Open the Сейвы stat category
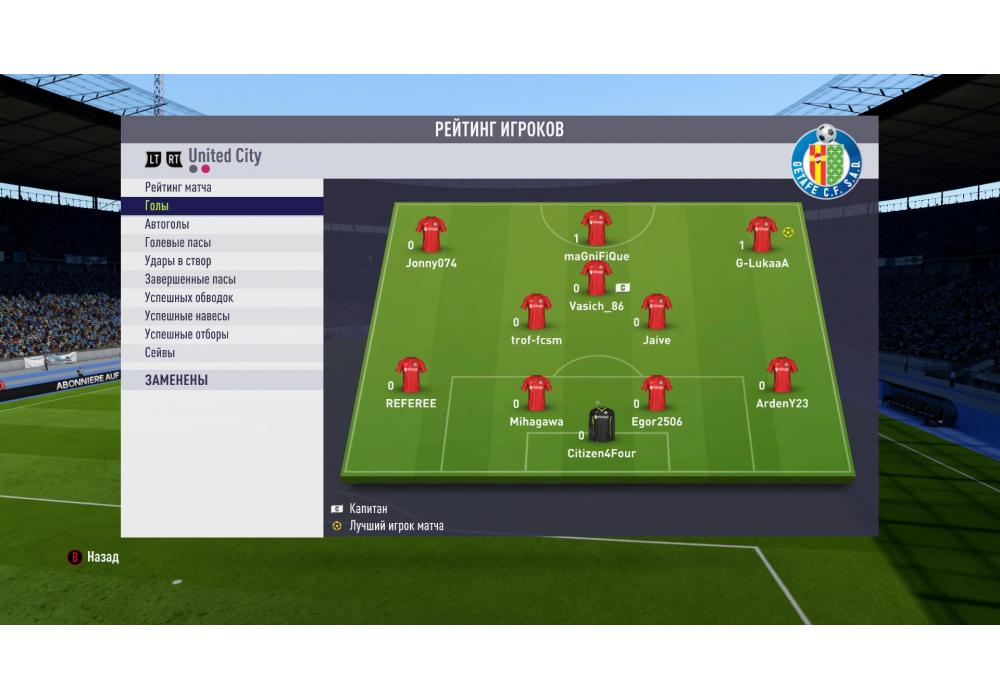 click(x=222, y=353)
